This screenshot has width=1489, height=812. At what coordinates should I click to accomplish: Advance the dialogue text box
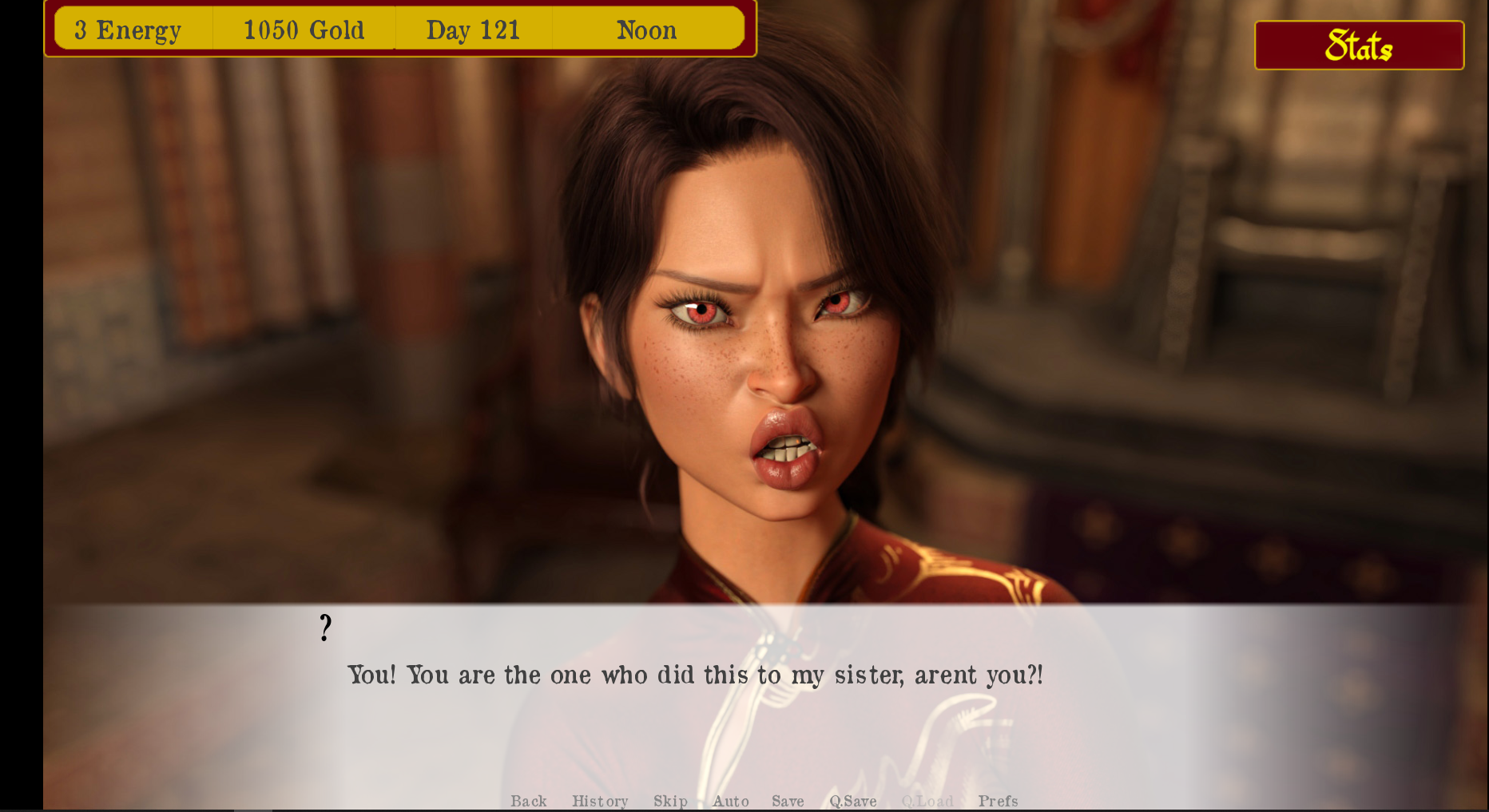click(695, 703)
